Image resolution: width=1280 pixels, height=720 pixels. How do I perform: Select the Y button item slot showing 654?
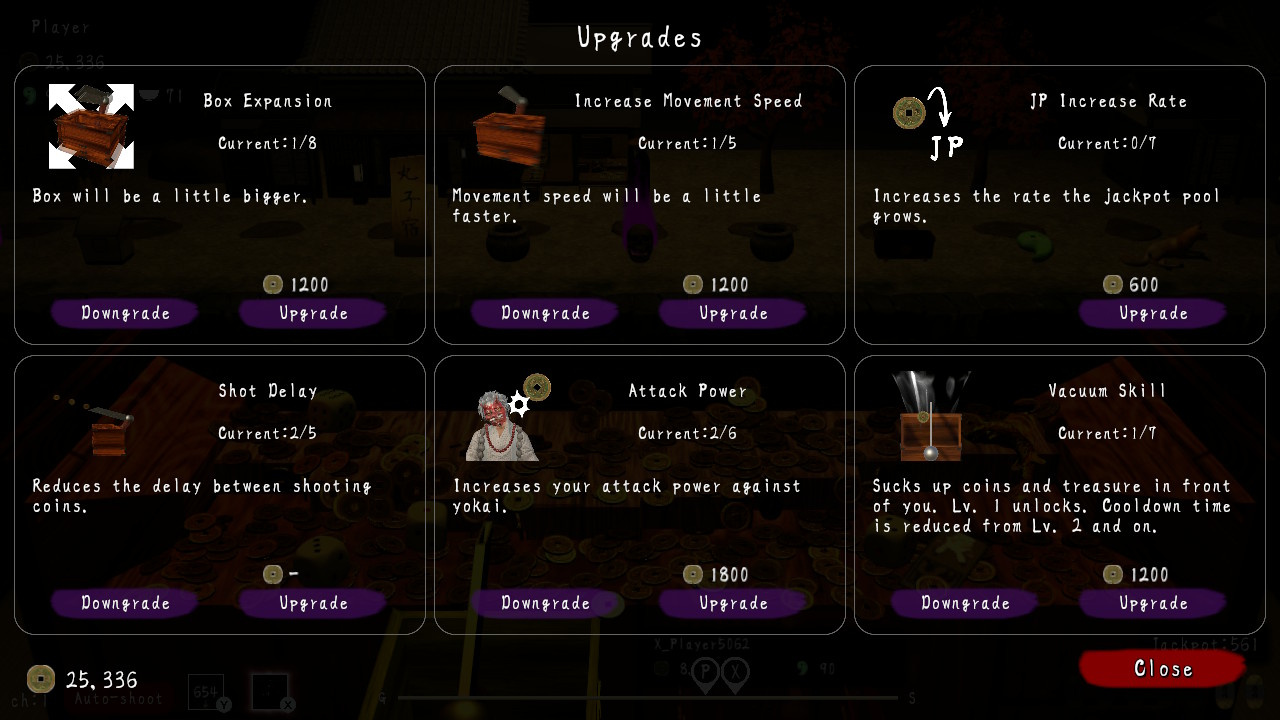[205, 693]
